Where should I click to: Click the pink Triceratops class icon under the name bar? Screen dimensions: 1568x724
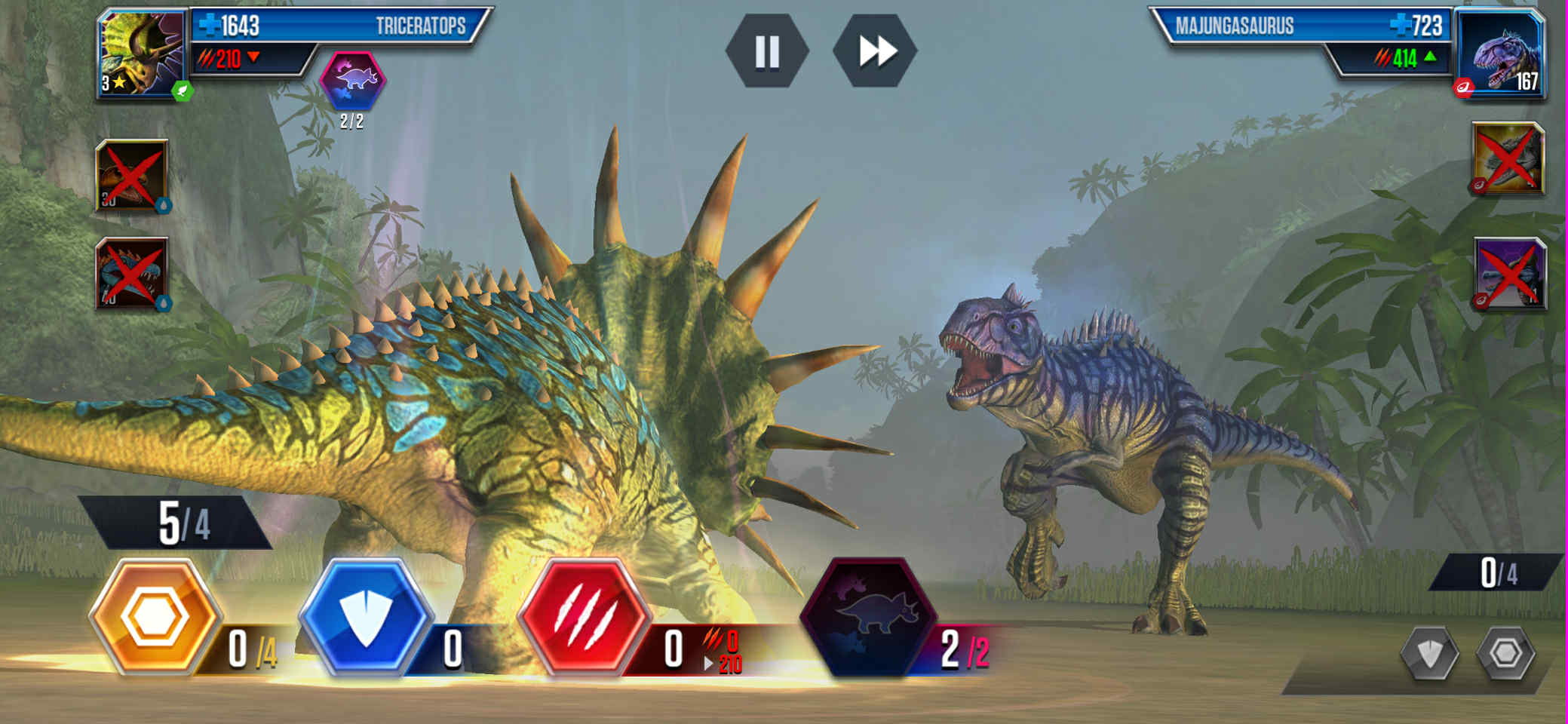[x=353, y=80]
